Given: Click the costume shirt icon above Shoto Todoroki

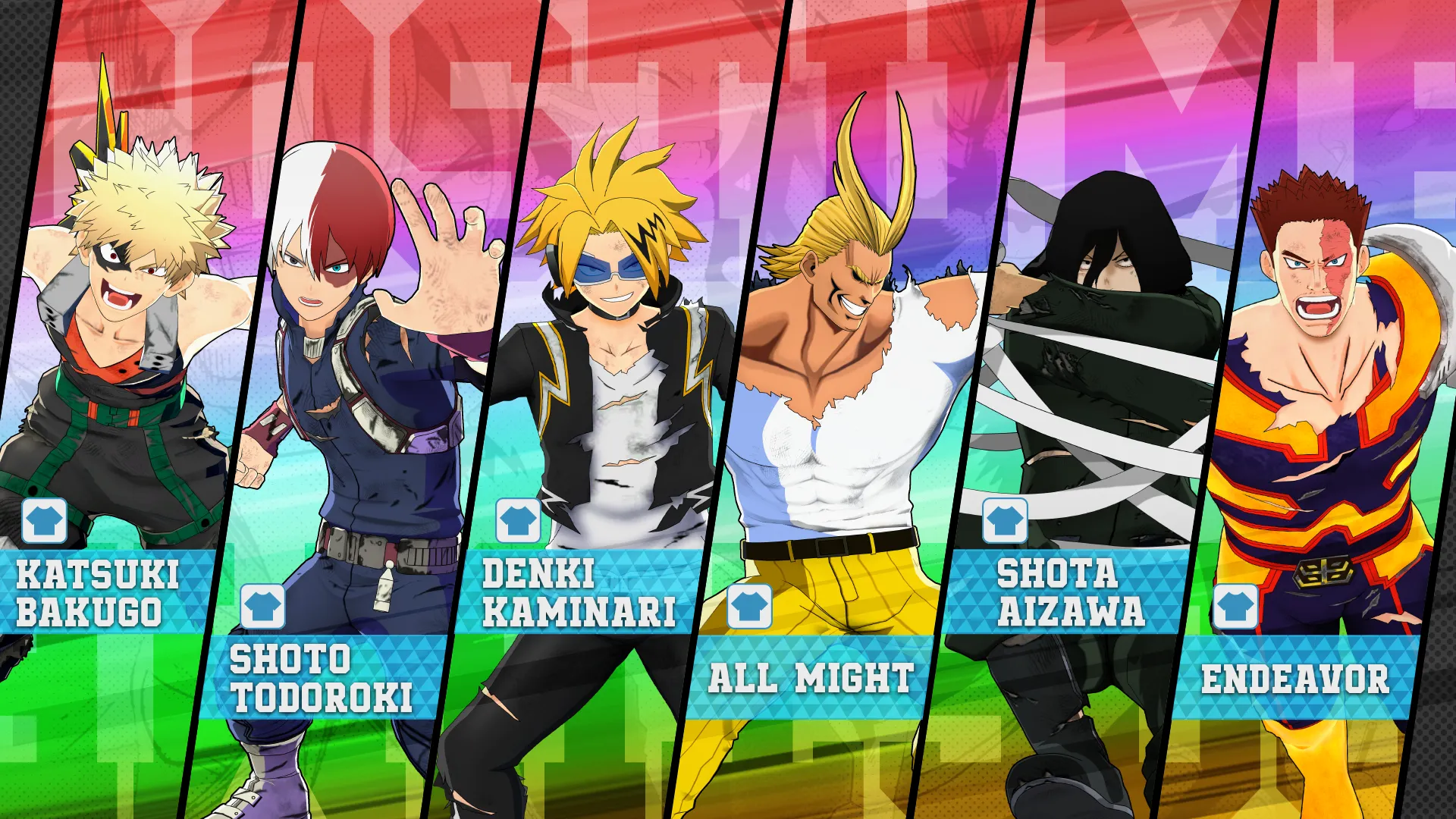Looking at the screenshot, I should 263,606.
